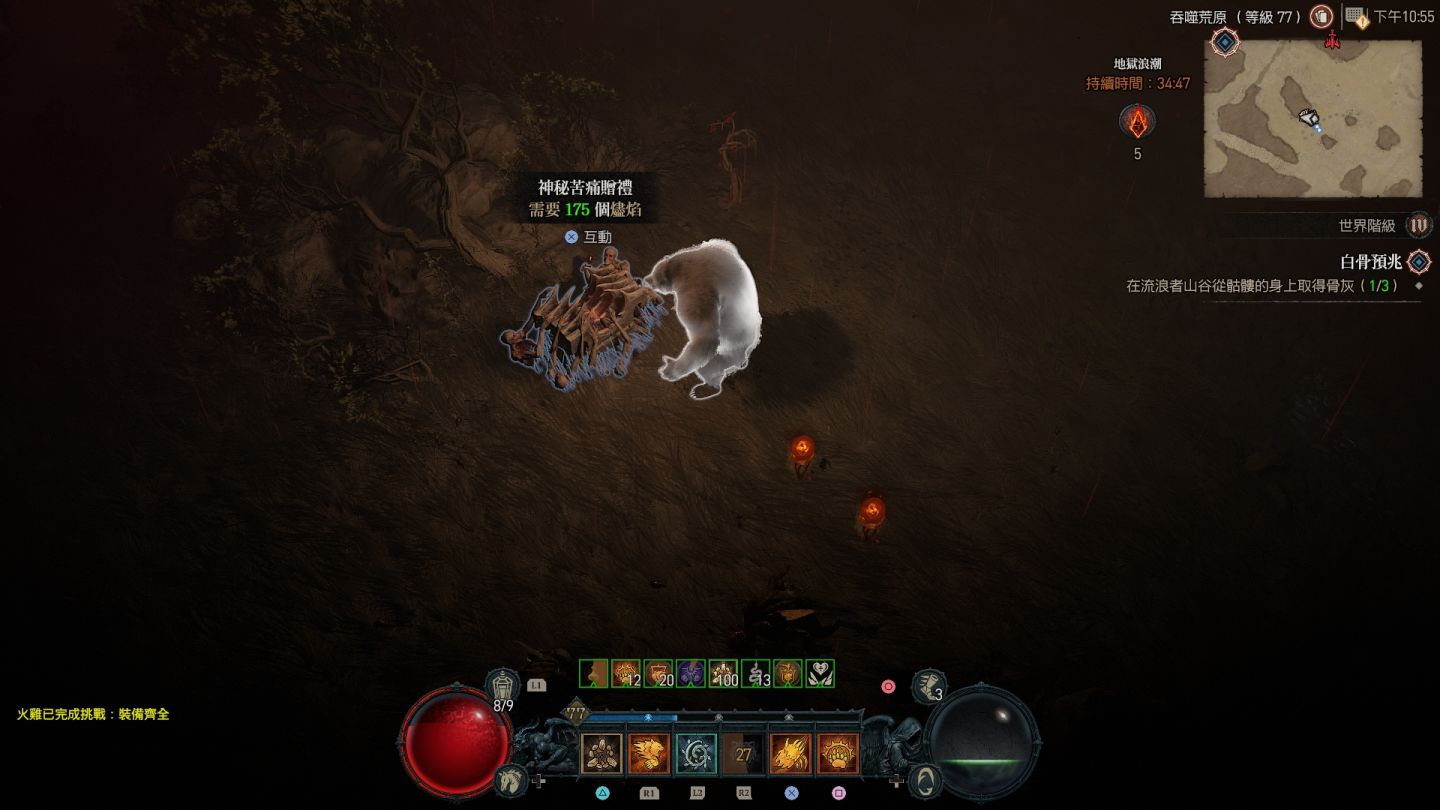The image size is (1440, 810).
Task: Open the 白骨預兆 quest tracker entry
Action: [x=1371, y=262]
